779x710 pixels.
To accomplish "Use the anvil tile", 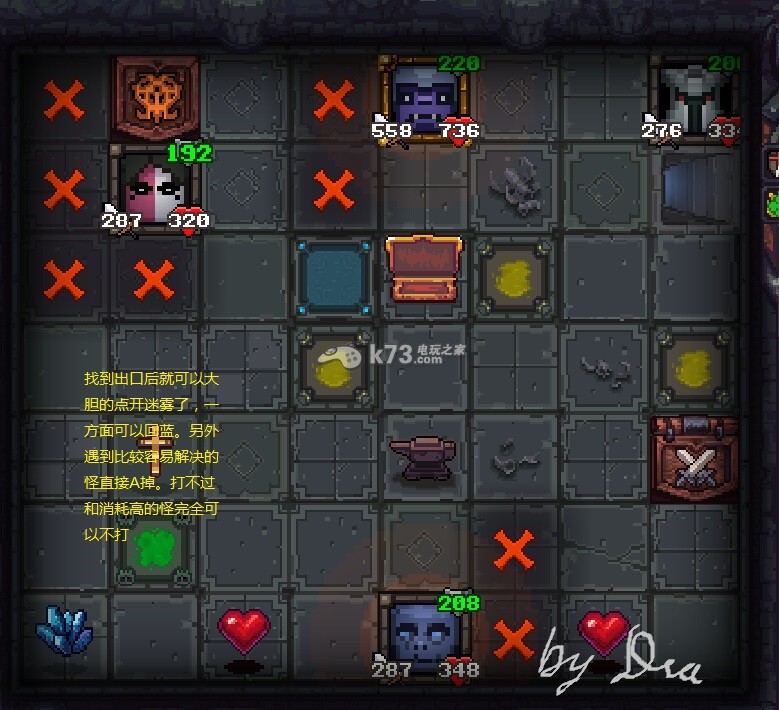I will coord(424,459).
